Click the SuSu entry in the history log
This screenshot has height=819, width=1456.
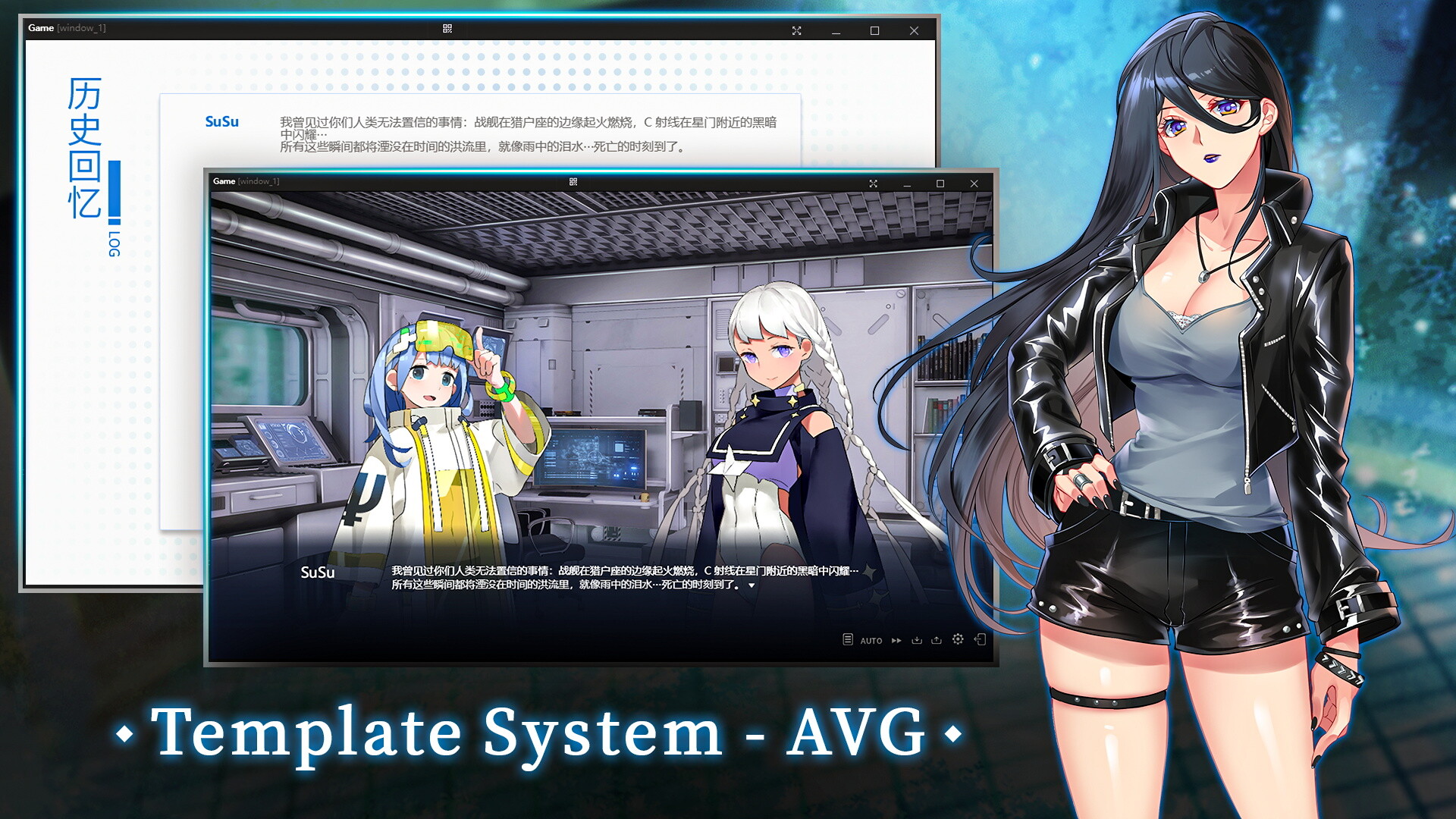click(221, 121)
